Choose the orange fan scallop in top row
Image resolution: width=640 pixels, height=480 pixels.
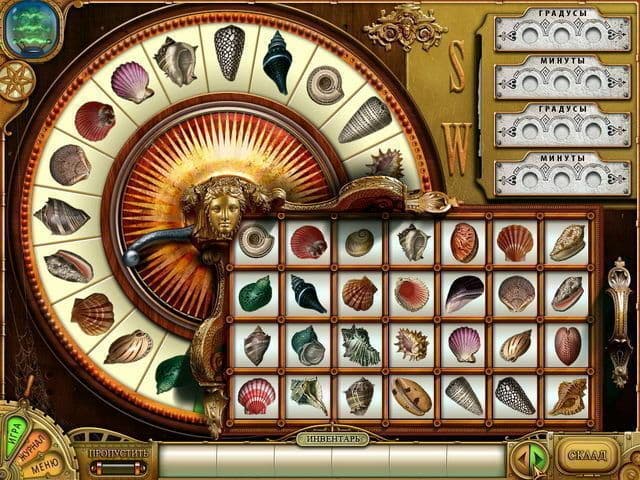click(516, 241)
